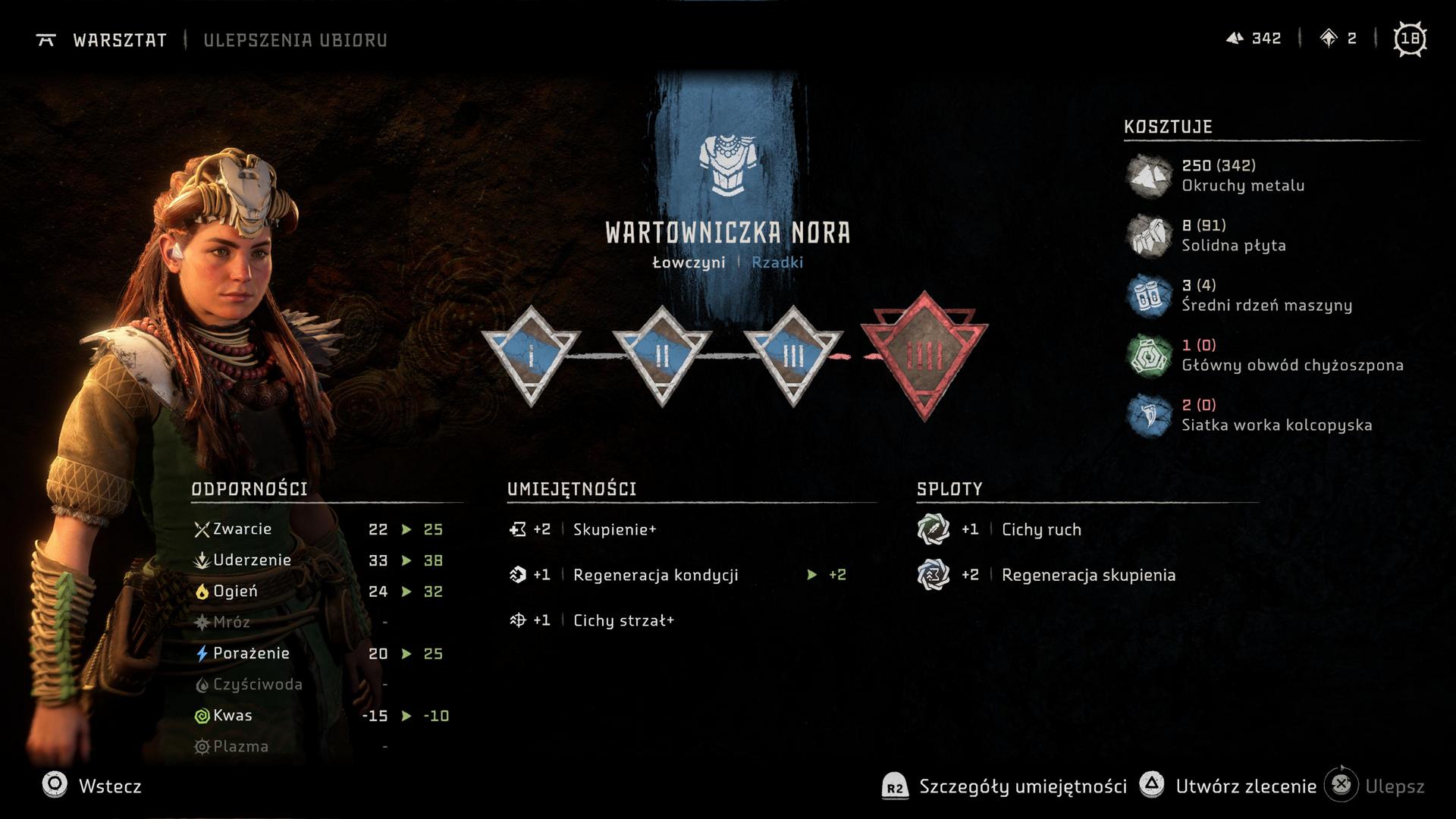Screen dimensions: 1456x819
Task: Select the Solidna płyta material row
Action: 1233,235
